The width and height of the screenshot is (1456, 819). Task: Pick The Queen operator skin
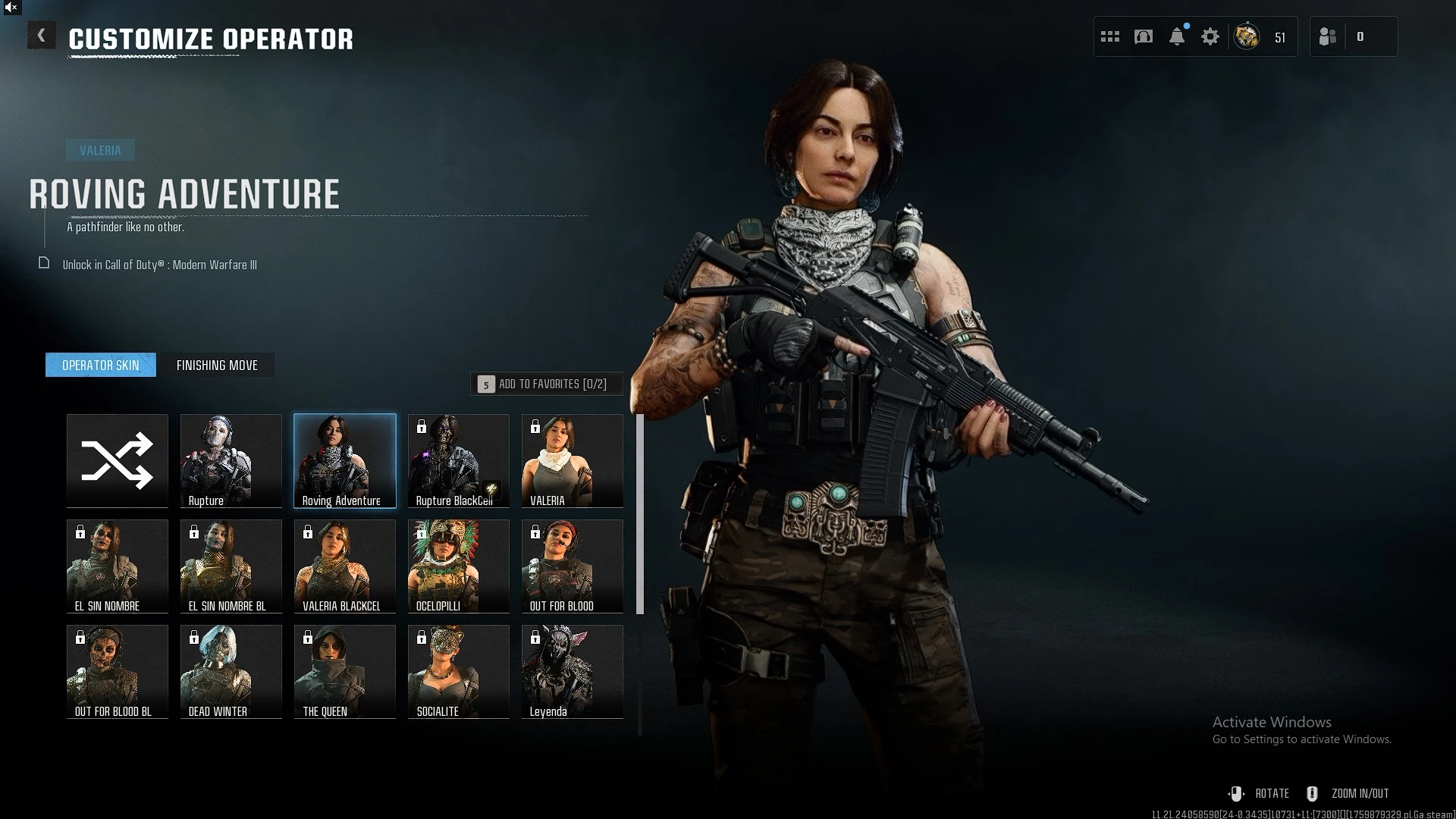click(x=345, y=671)
